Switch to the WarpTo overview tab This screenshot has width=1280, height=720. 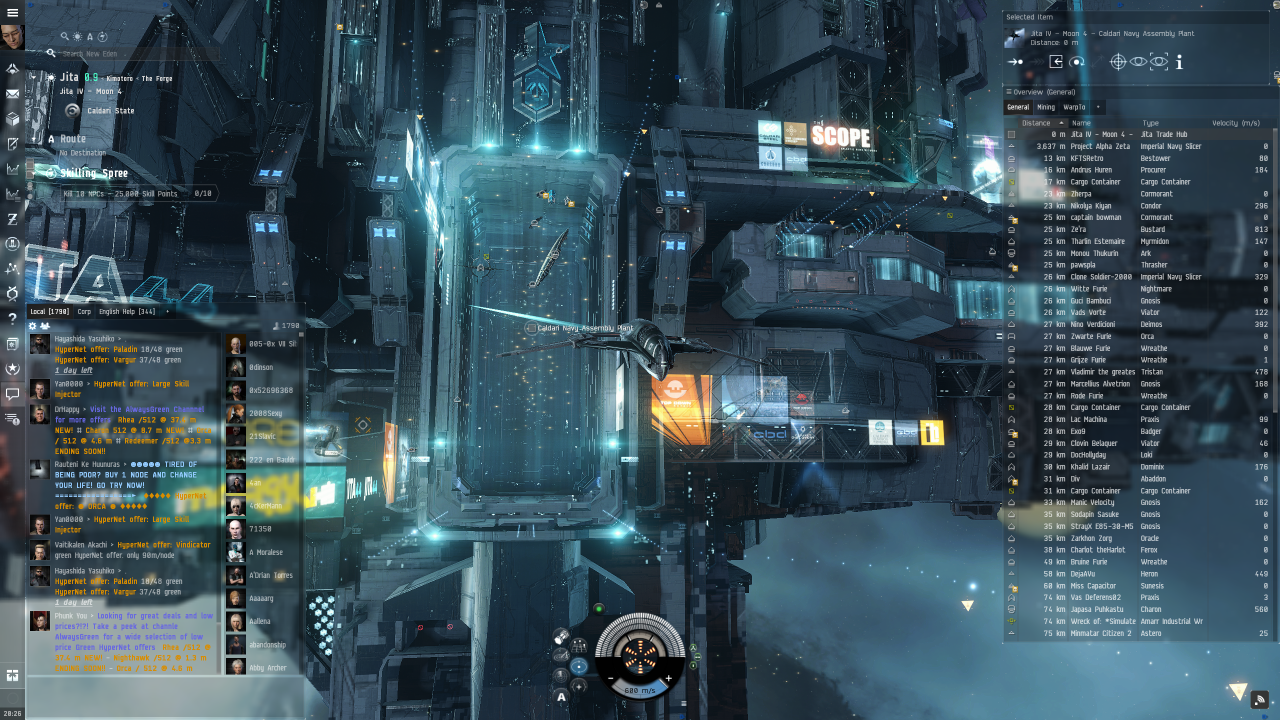1074,107
